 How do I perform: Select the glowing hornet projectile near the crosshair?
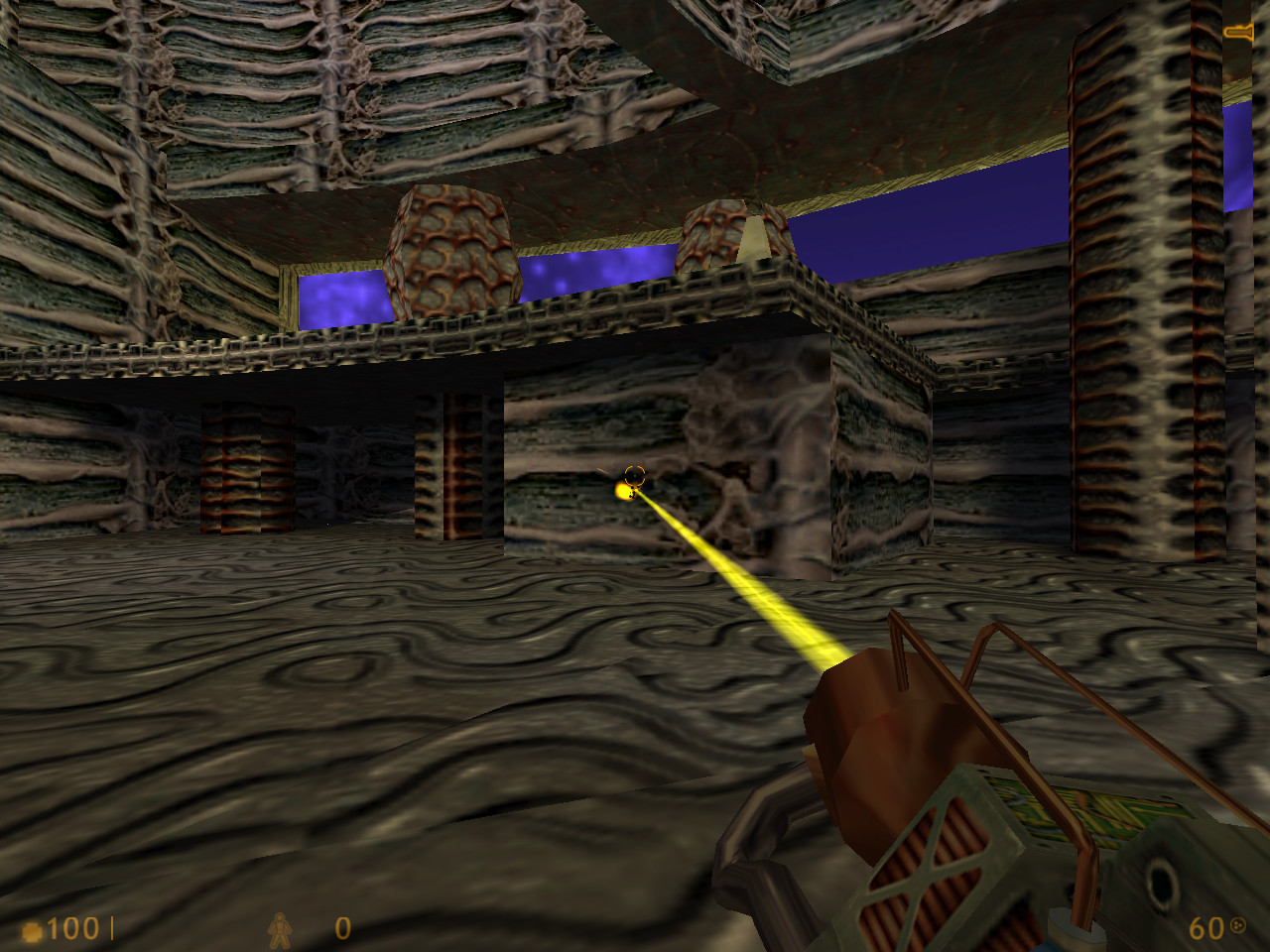pos(623,491)
